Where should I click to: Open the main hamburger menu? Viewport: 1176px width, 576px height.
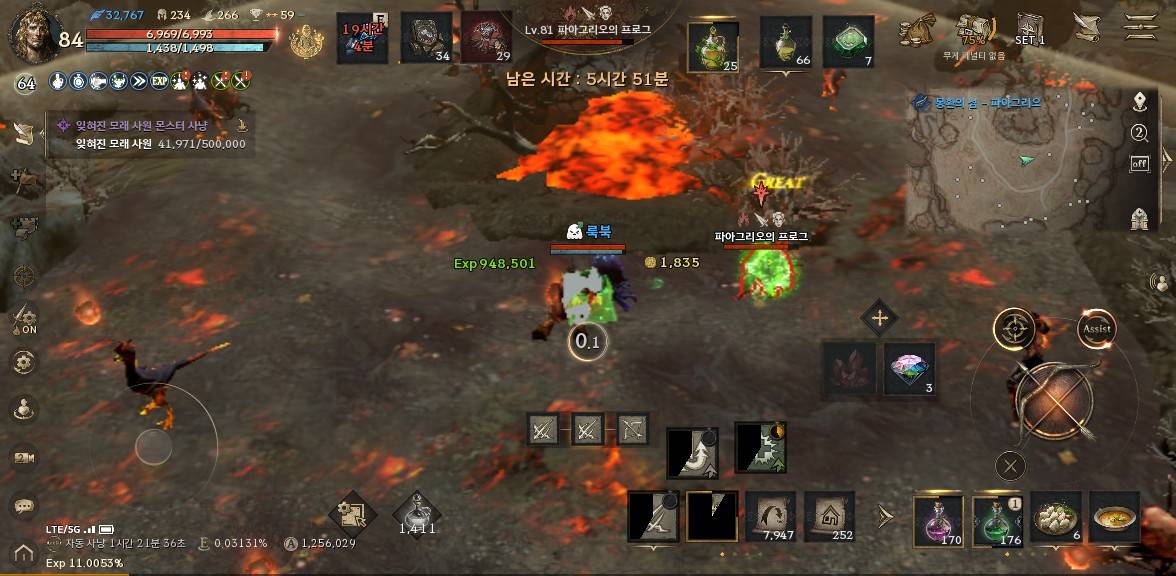pyautogui.click(x=1141, y=26)
